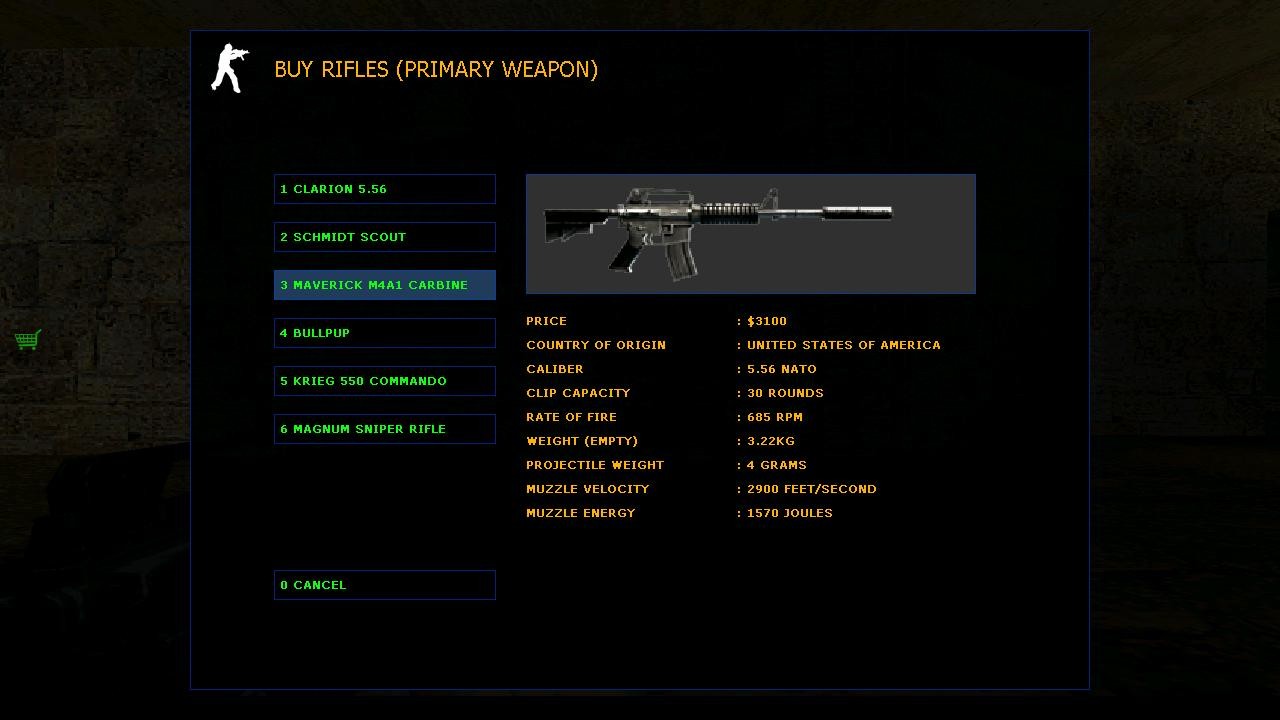Click the CALIBER 5.56 NATO value
Image resolution: width=1280 pixels, height=720 pixels.
click(x=780, y=369)
